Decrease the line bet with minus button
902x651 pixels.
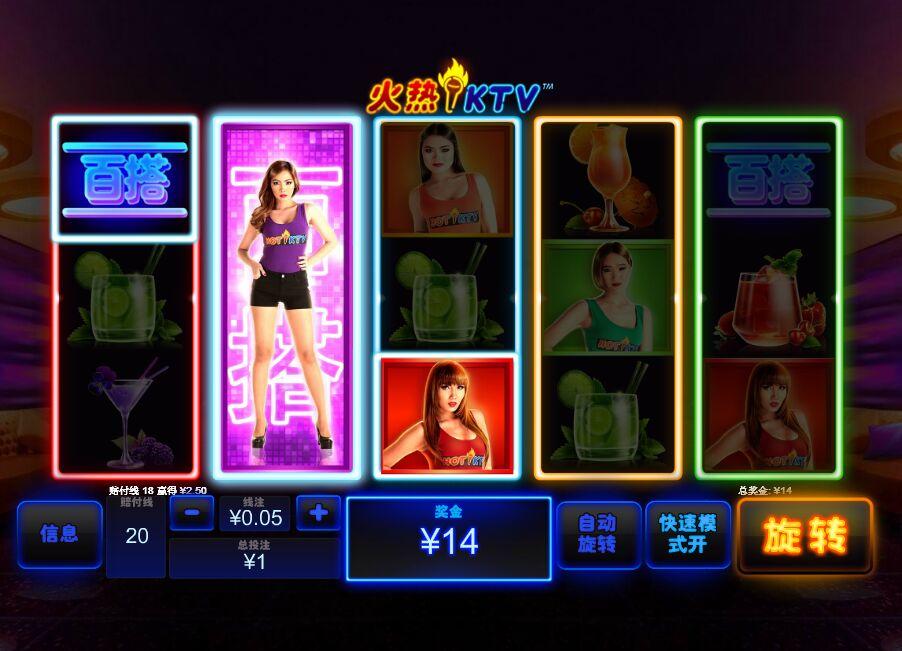[x=192, y=514]
